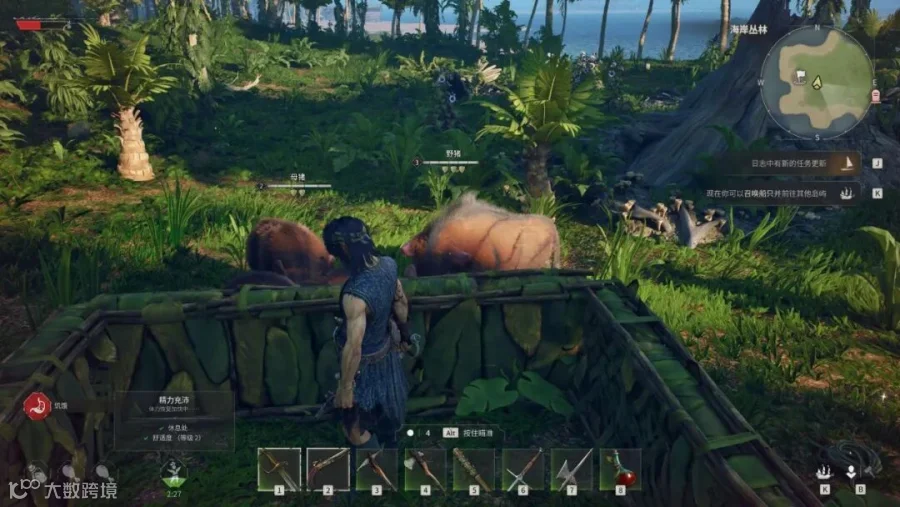
Task: Choose the spear in hotbar slot 7
Action: pyautogui.click(x=571, y=469)
